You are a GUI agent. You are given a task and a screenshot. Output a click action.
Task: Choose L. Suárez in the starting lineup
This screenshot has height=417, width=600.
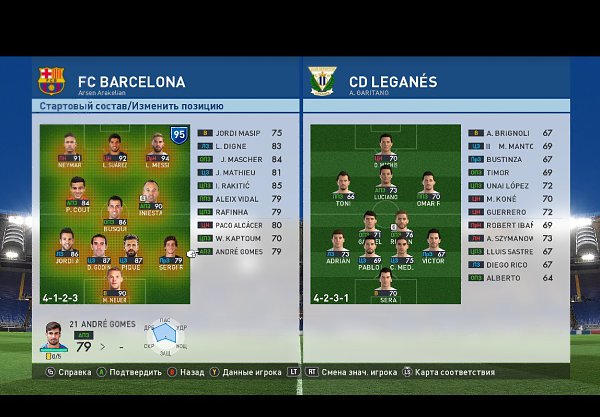pos(115,148)
